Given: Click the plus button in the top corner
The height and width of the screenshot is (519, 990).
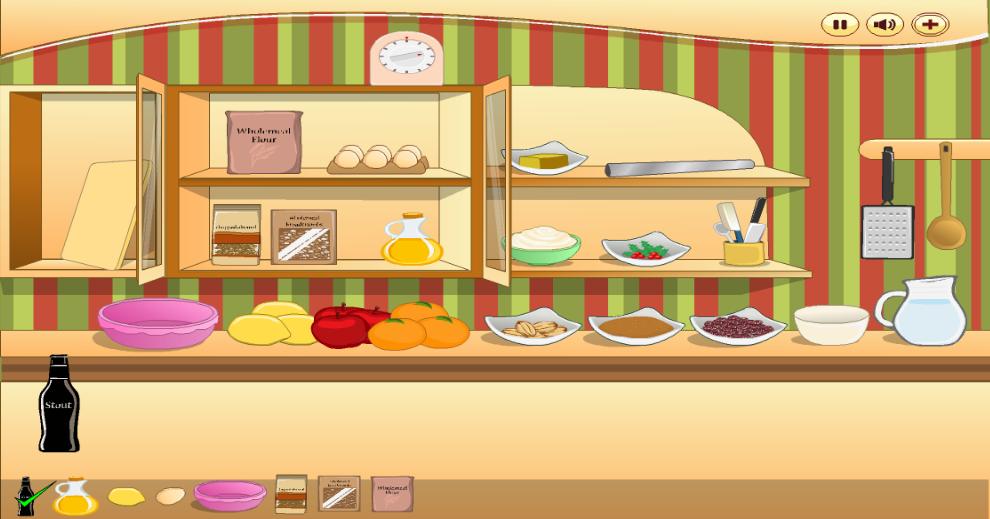Looking at the screenshot, I should click(930, 25).
